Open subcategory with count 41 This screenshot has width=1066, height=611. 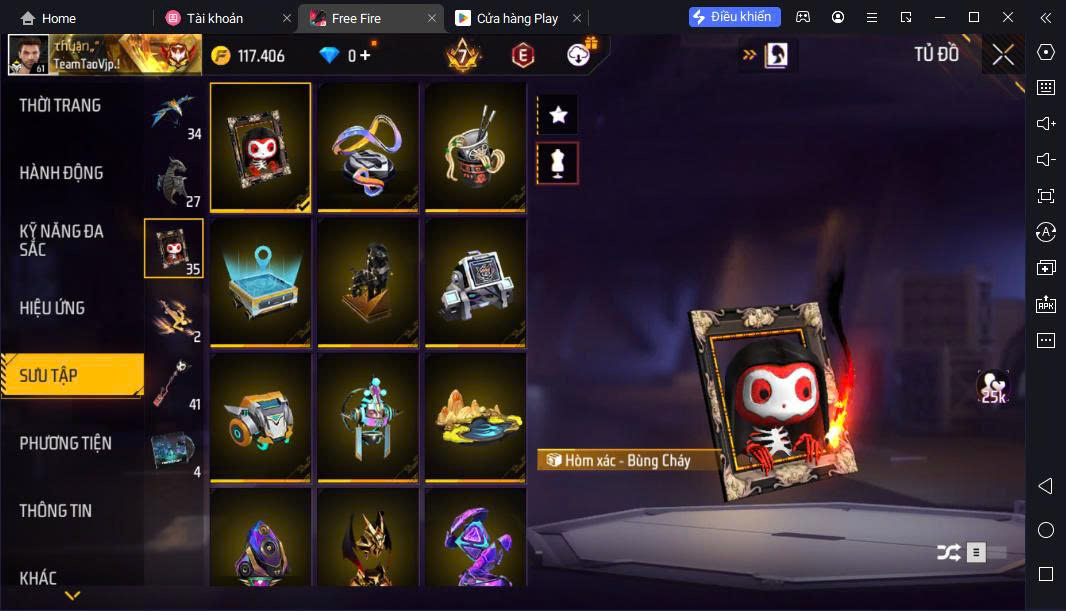coord(174,383)
